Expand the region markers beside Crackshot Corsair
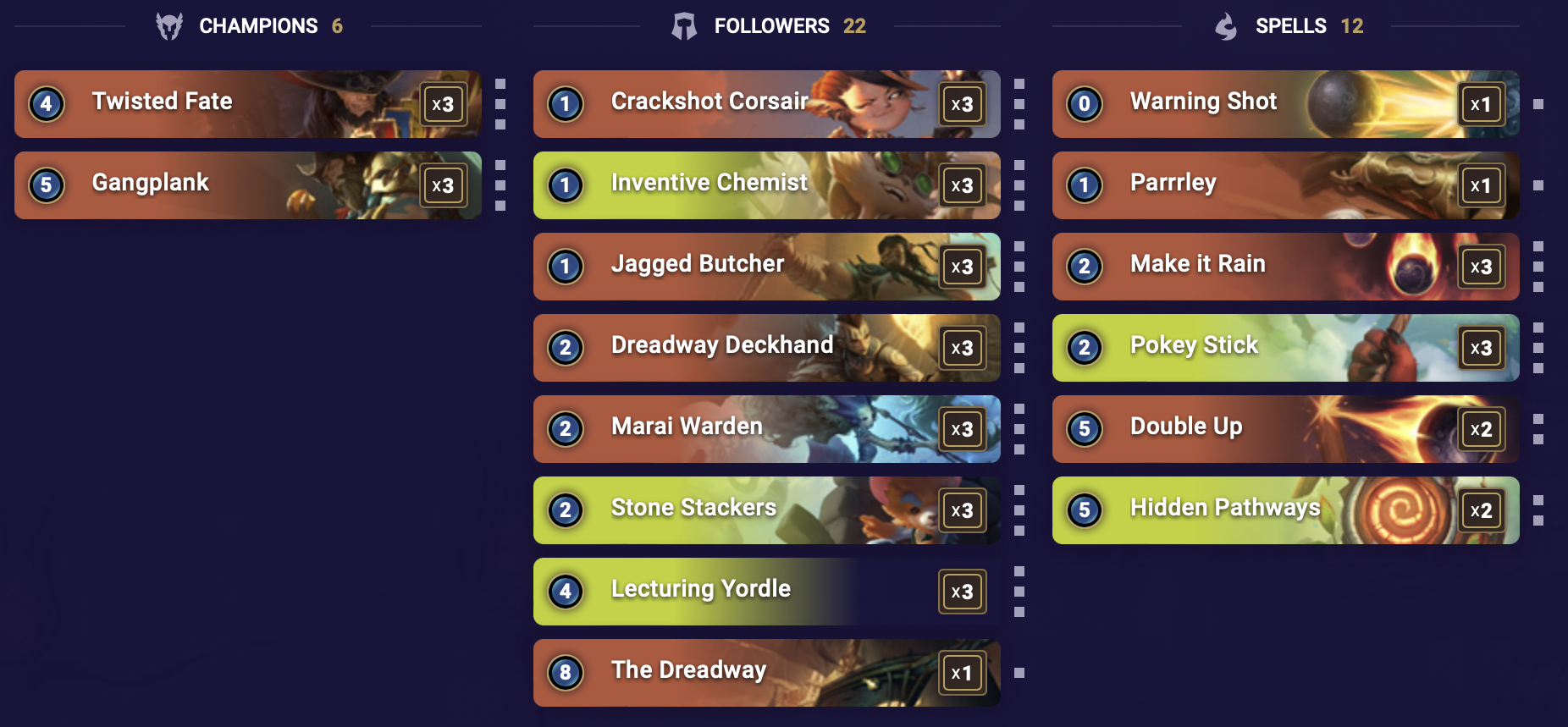 pyautogui.click(x=1019, y=104)
